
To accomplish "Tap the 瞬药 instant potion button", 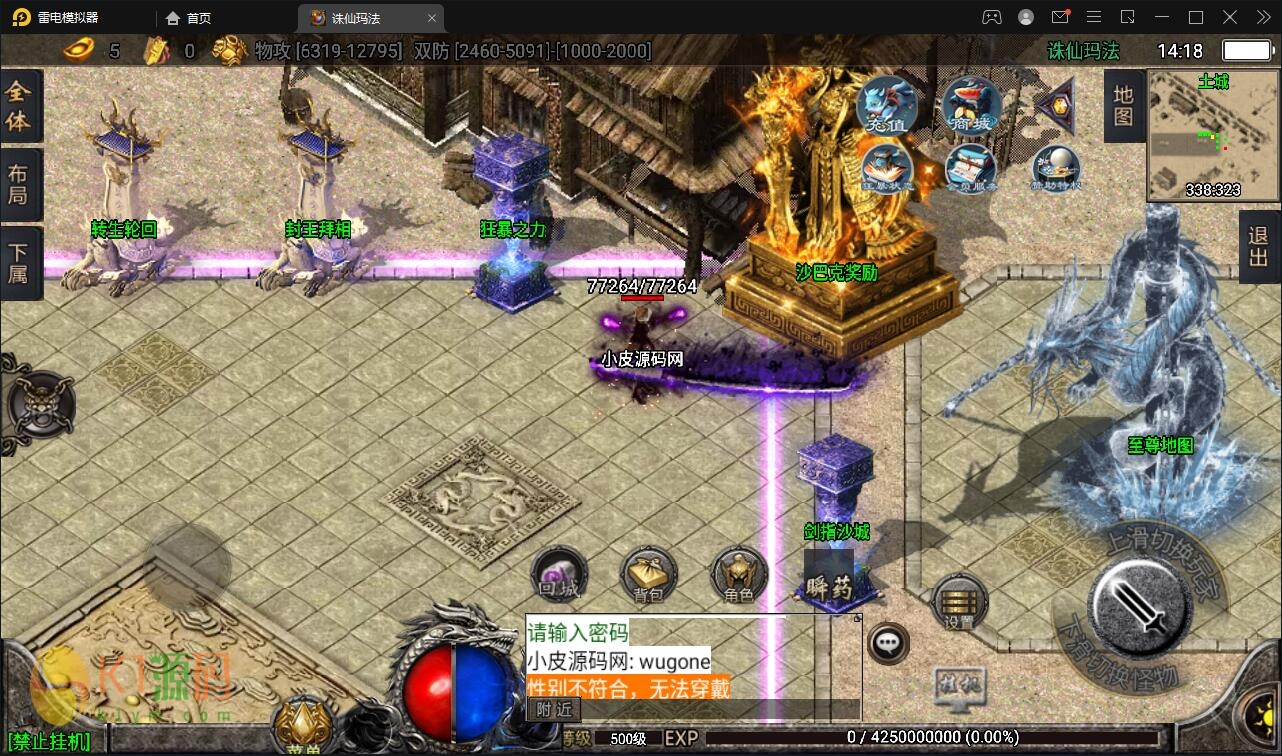I will tap(828, 577).
